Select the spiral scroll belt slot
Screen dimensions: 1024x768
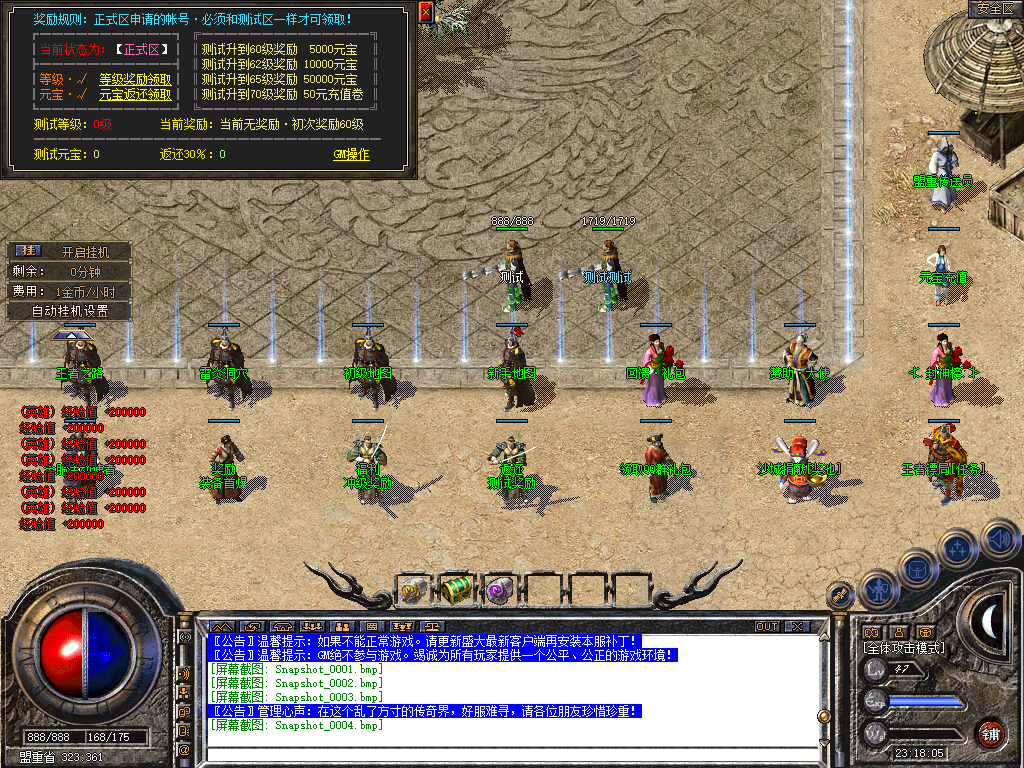coord(413,591)
